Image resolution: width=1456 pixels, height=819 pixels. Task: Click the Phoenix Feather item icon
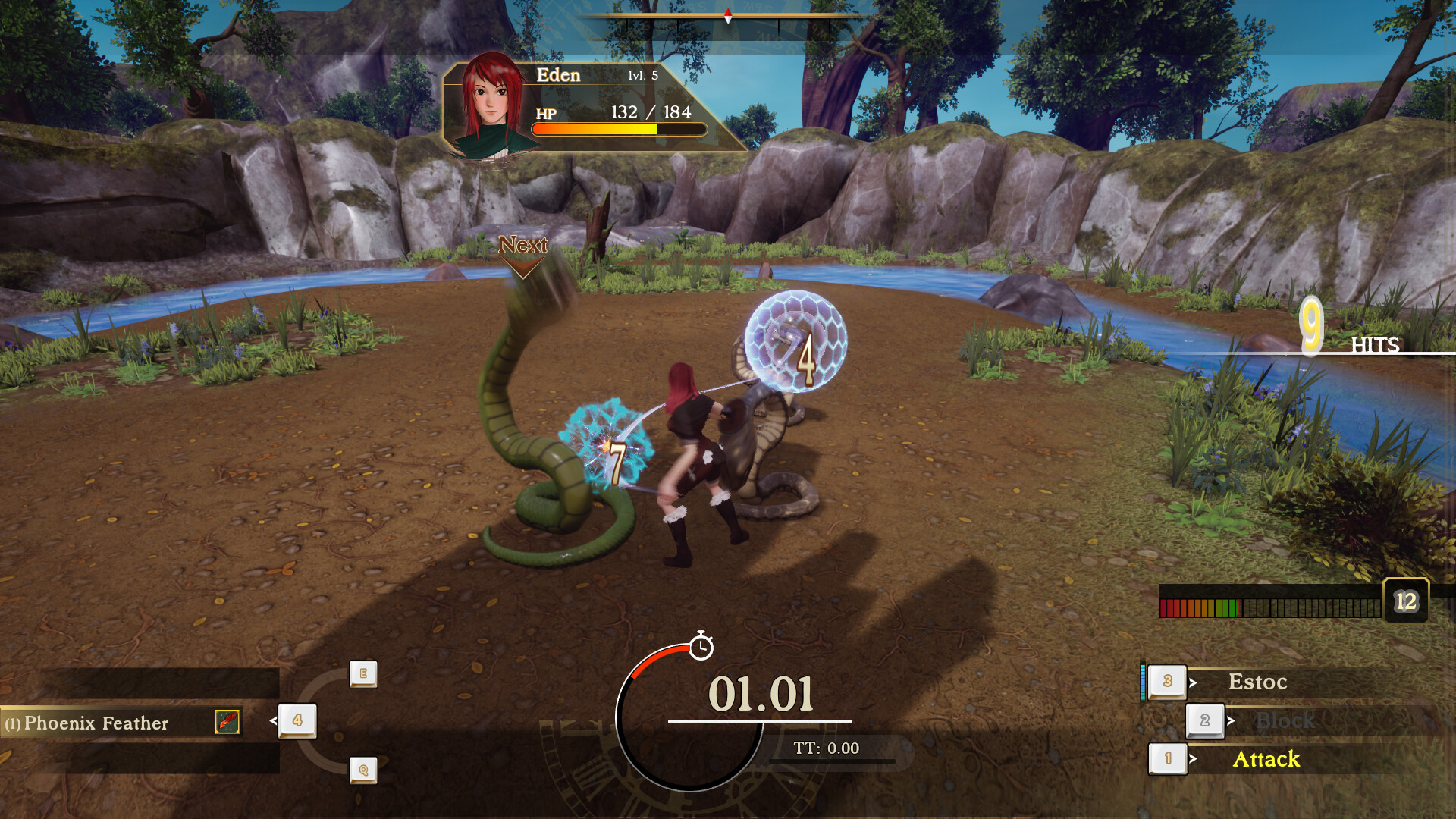tap(227, 722)
